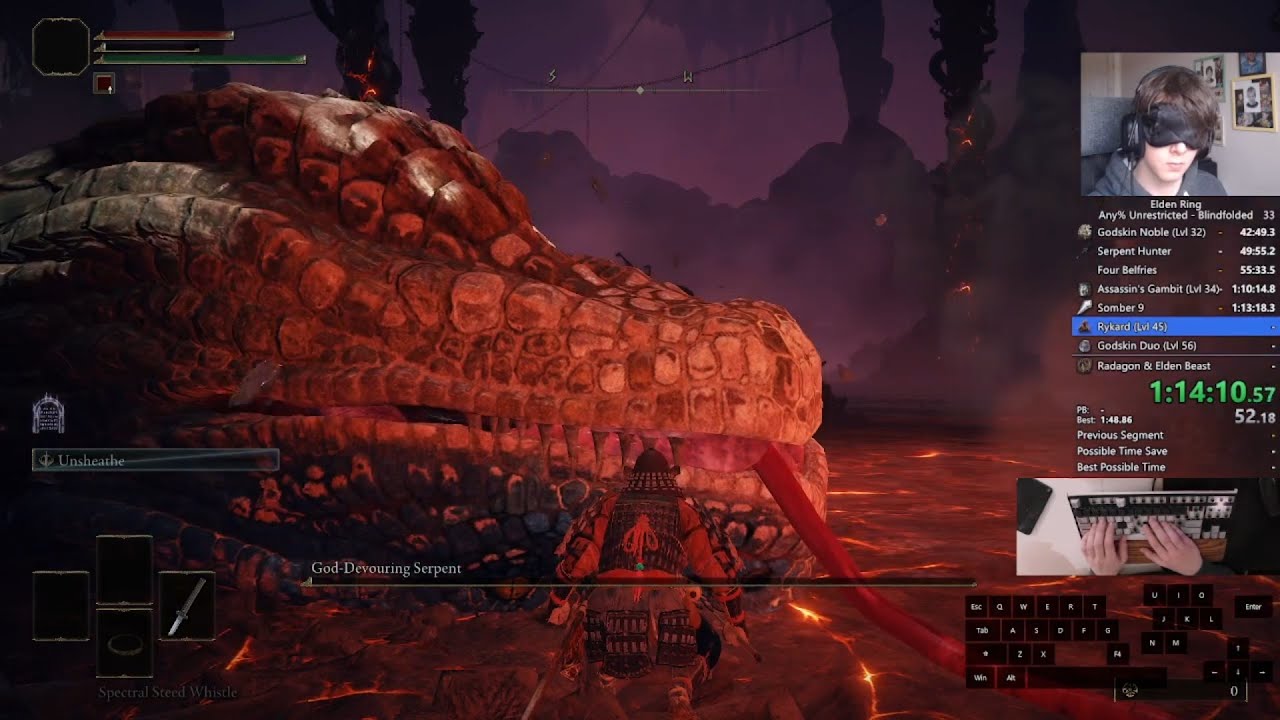
Task: Use the Spectral Steed Whistle quick item
Action: pyautogui.click(x=124, y=644)
